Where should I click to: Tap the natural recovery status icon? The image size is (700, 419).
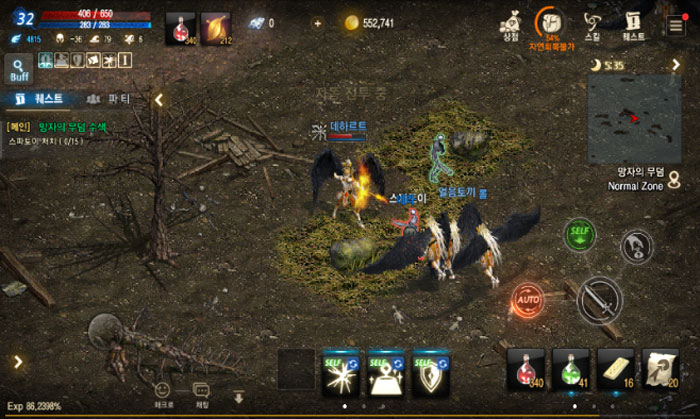551,25
